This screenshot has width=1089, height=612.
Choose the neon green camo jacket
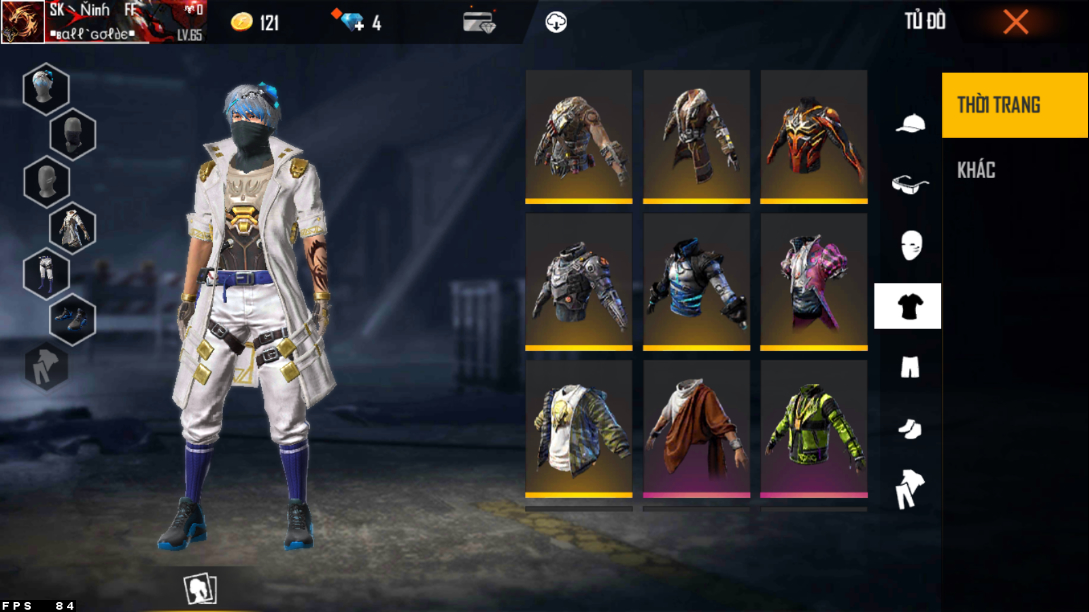pyautogui.click(x=814, y=427)
